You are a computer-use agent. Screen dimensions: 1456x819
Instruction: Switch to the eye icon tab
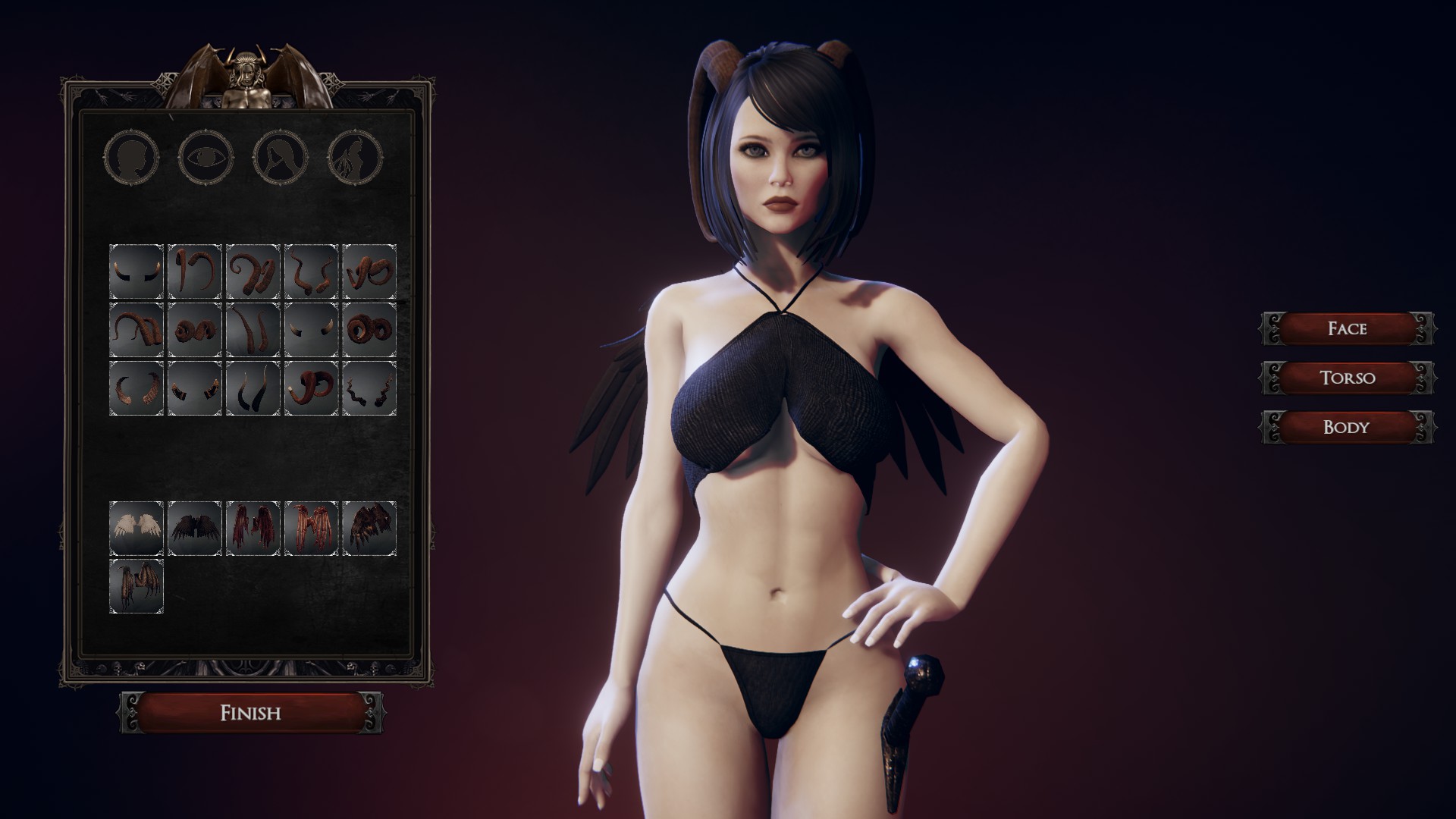pos(206,158)
